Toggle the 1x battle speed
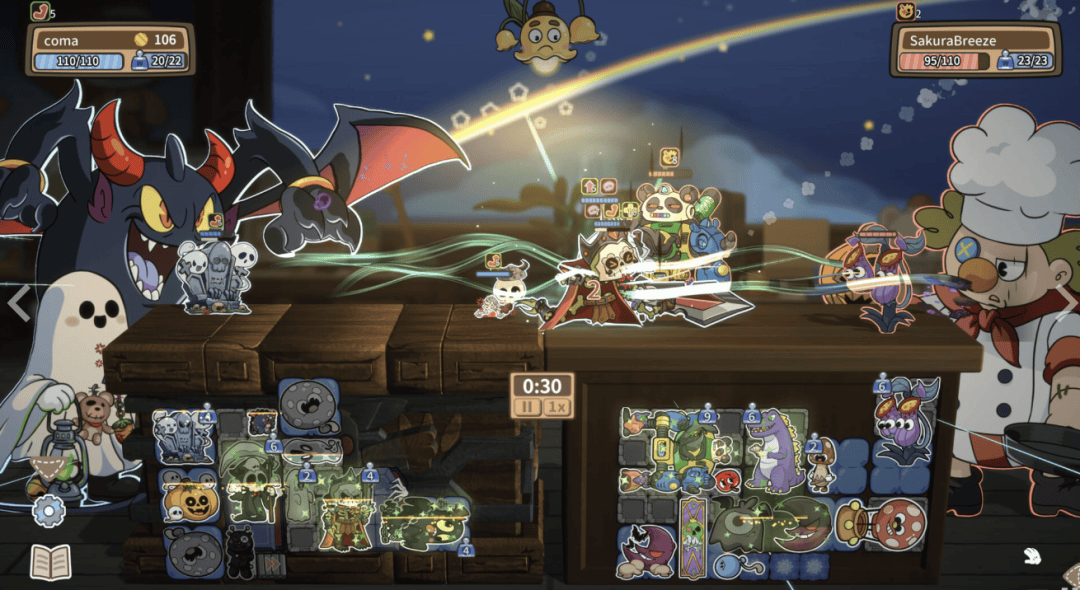The image size is (1080, 590). pos(558,408)
